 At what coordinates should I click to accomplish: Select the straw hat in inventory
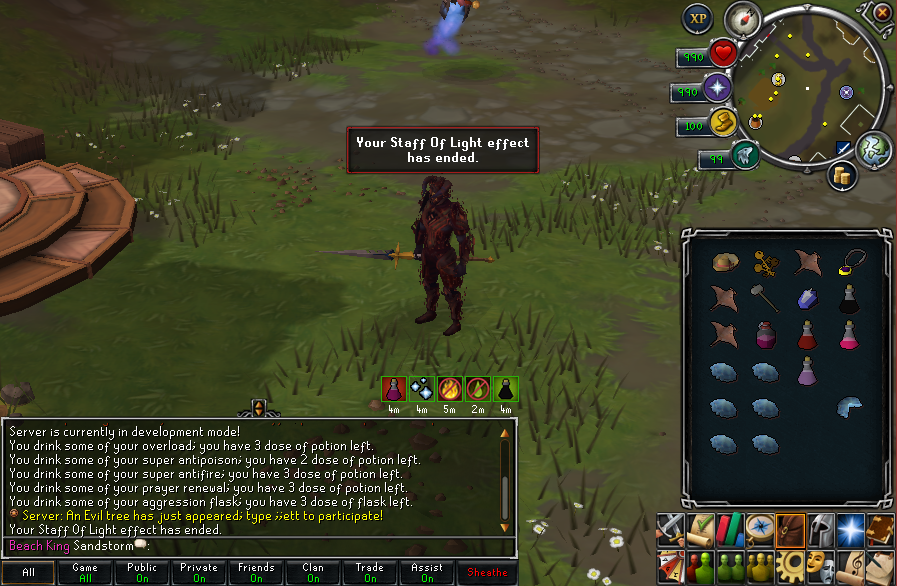[x=724, y=262]
